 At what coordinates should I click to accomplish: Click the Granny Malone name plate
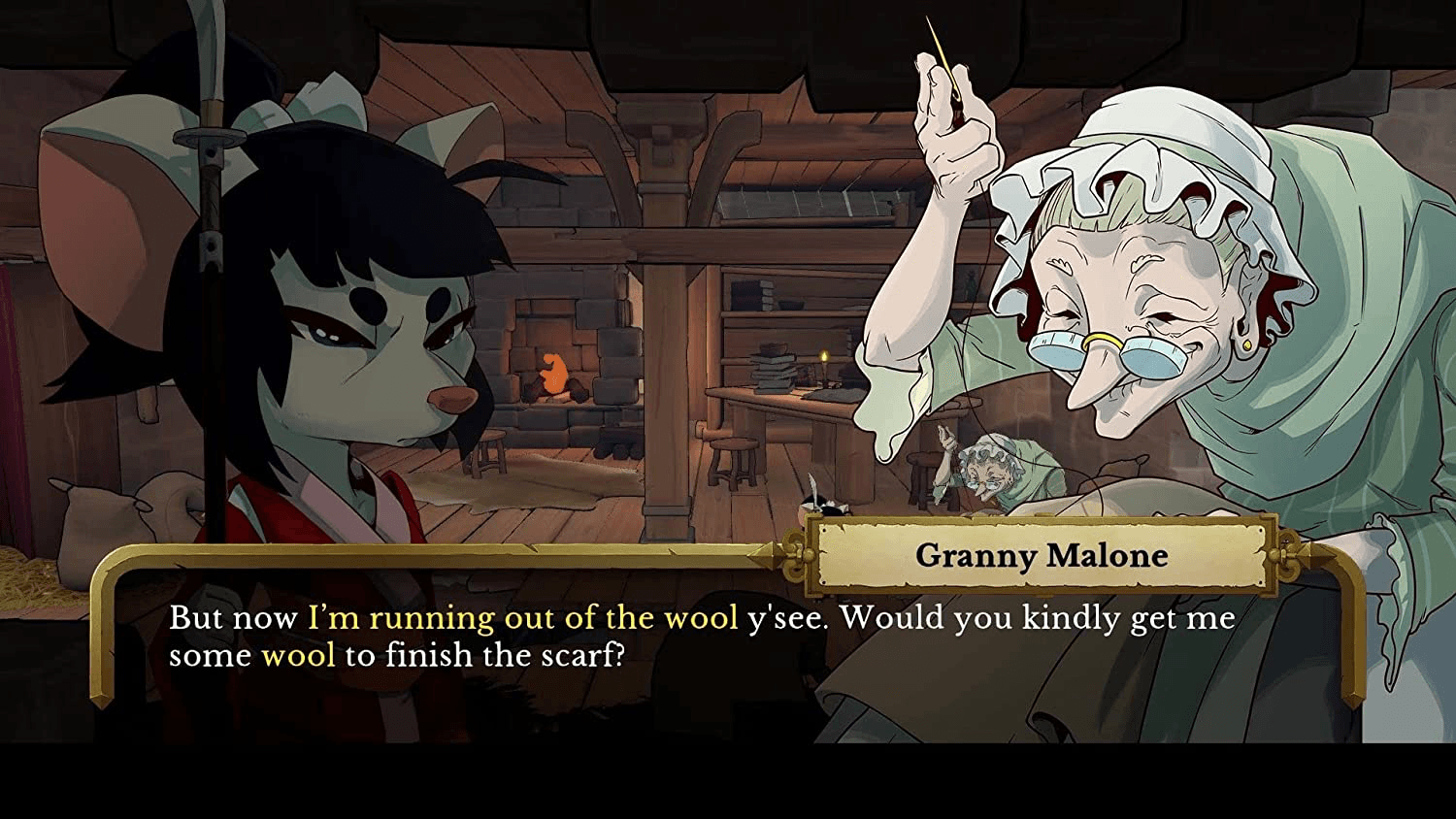(x=1040, y=556)
